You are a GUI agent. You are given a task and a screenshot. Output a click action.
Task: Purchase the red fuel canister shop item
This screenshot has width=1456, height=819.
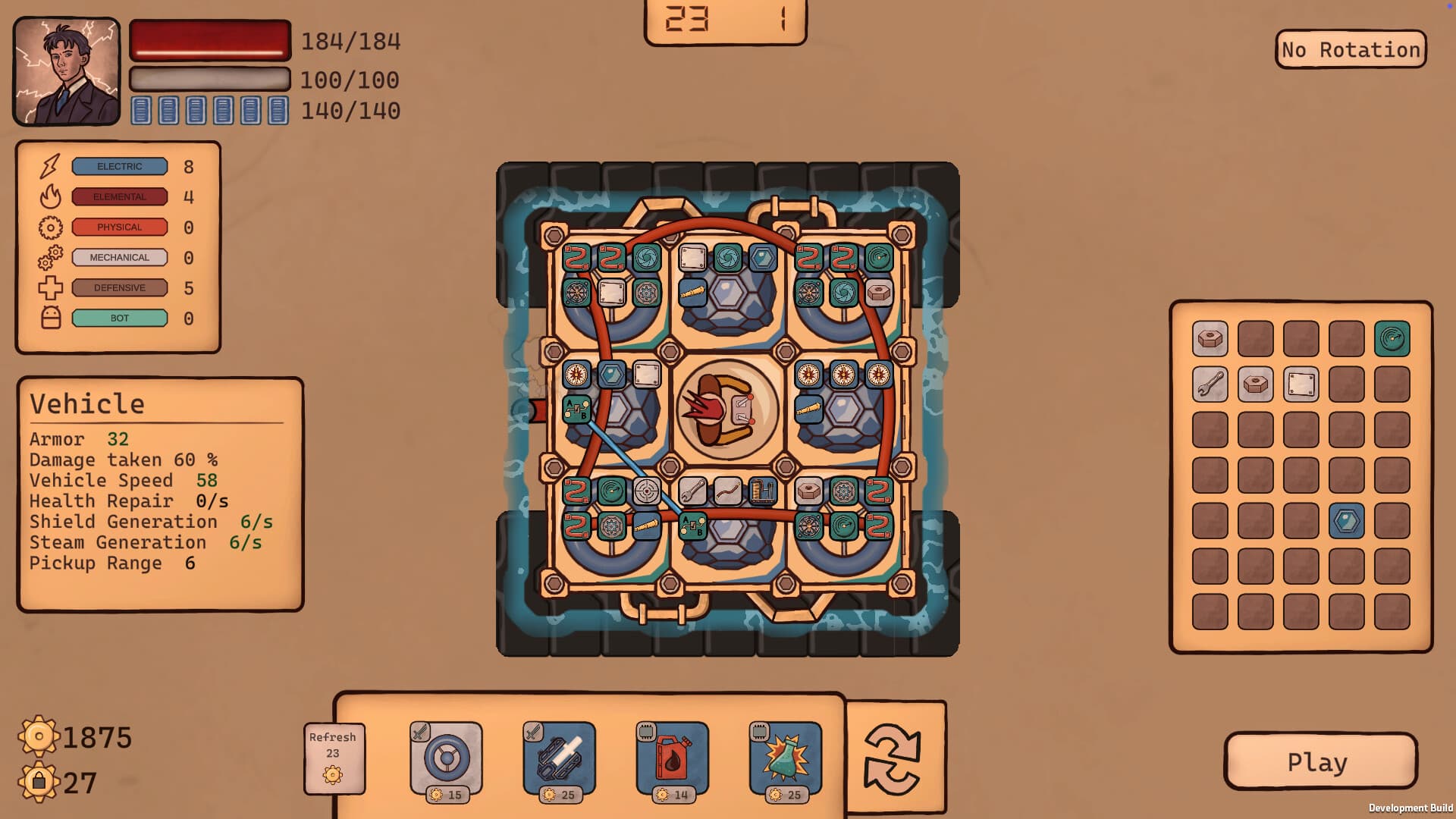pyautogui.click(x=672, y=758)
